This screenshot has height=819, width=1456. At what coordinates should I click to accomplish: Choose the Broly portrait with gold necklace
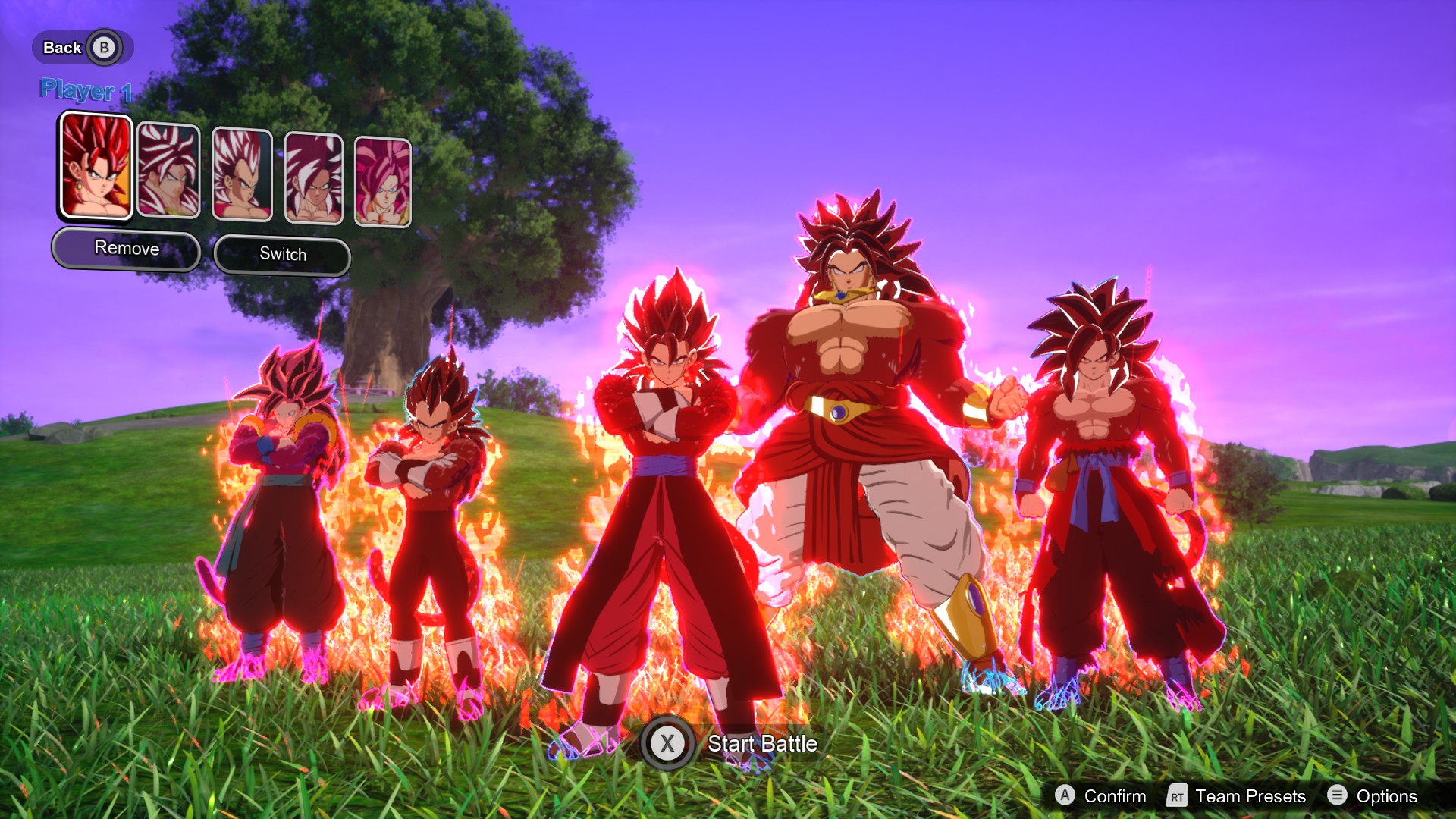pyautogui.click(x=168, y=171)
